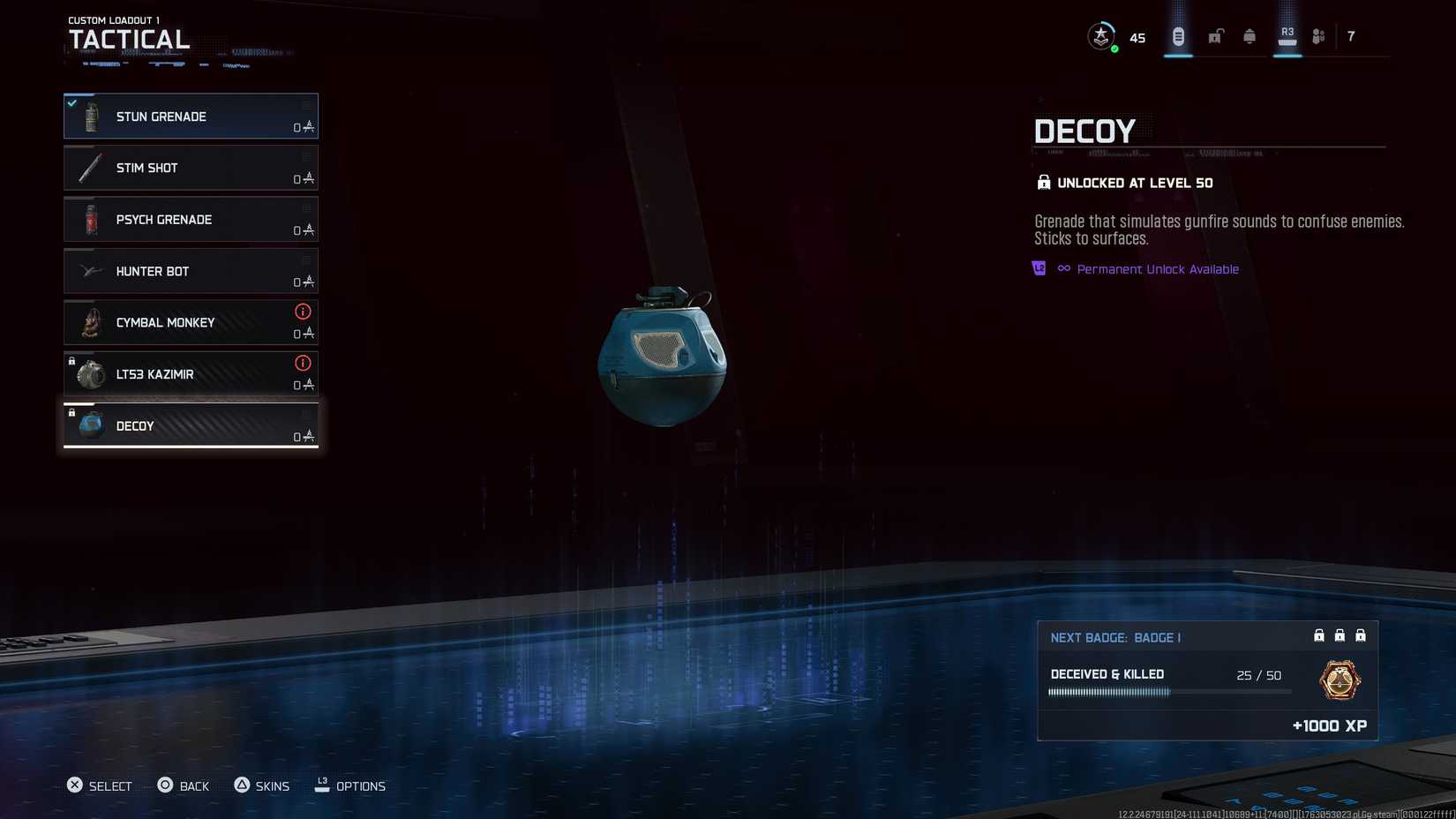Click the red alert icon on CYMBAL MONKEY
Viewport: 1456px width, 819px height.
click(303, 312)
